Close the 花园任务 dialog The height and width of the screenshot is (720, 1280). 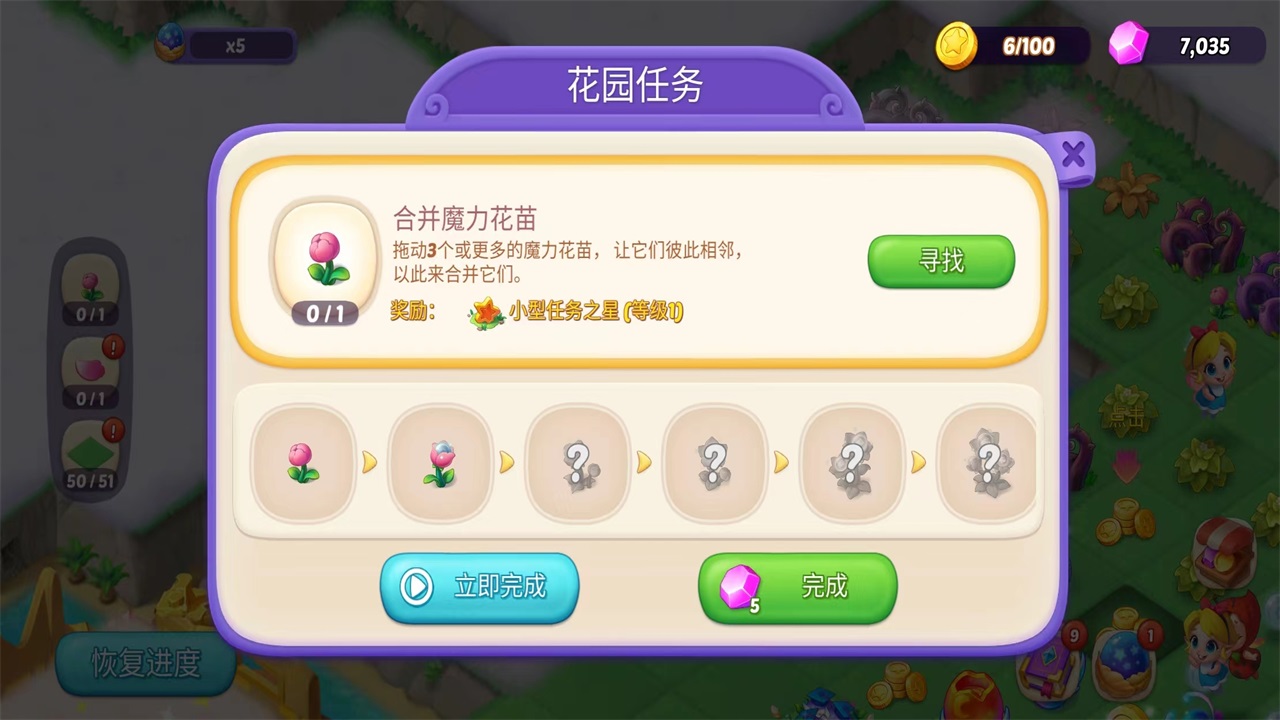coord(1073,155)
